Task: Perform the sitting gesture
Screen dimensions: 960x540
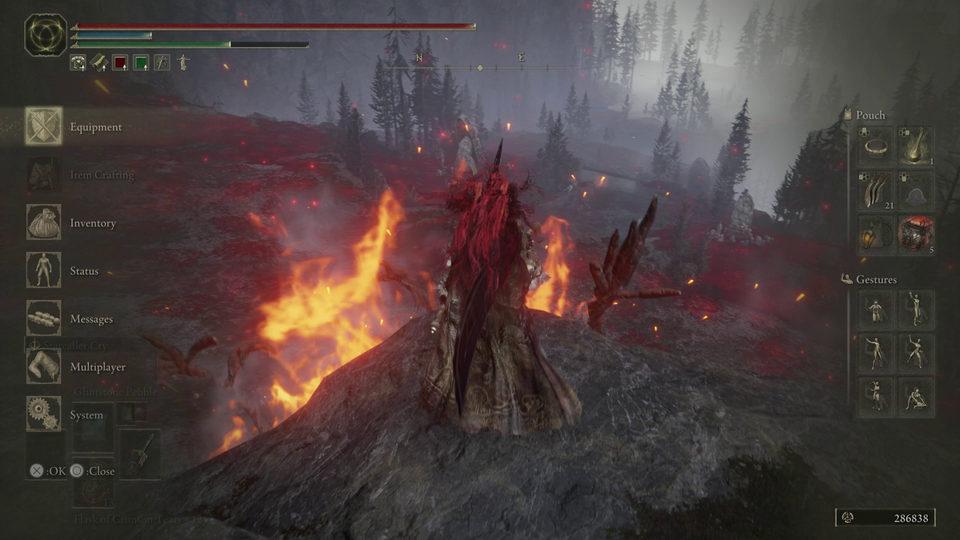Action: click(916, 397)
